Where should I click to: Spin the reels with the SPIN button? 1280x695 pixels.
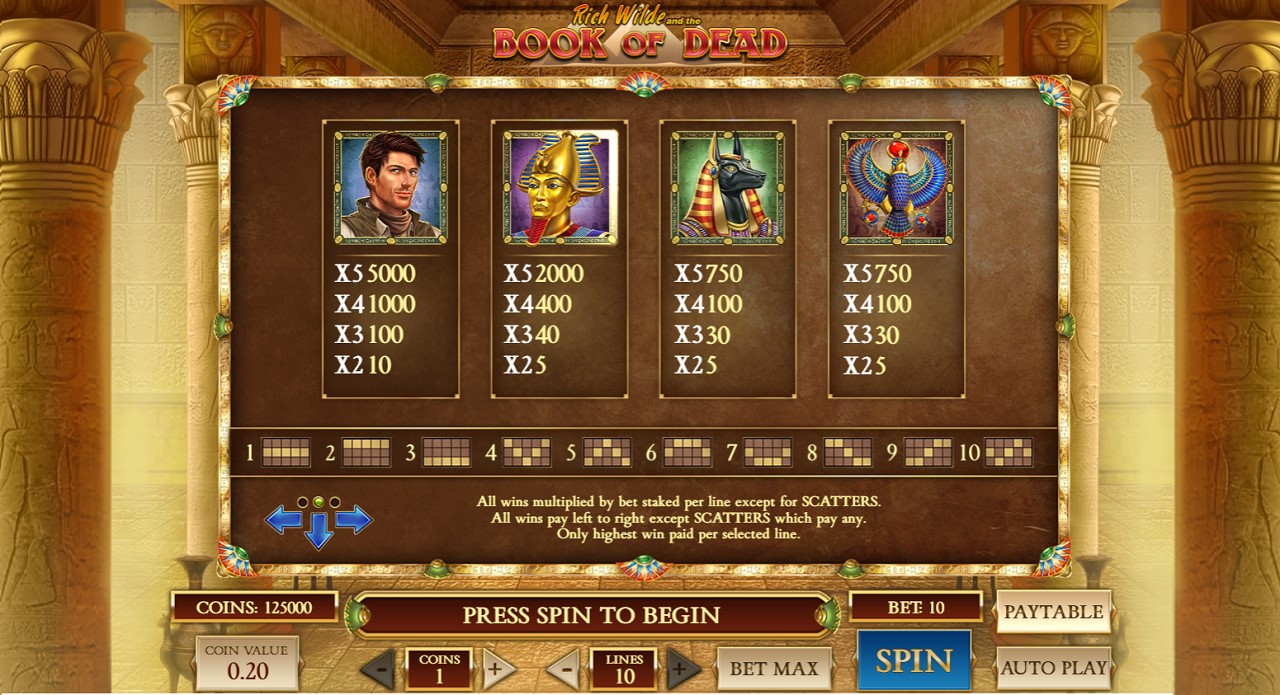coord(914,660)
